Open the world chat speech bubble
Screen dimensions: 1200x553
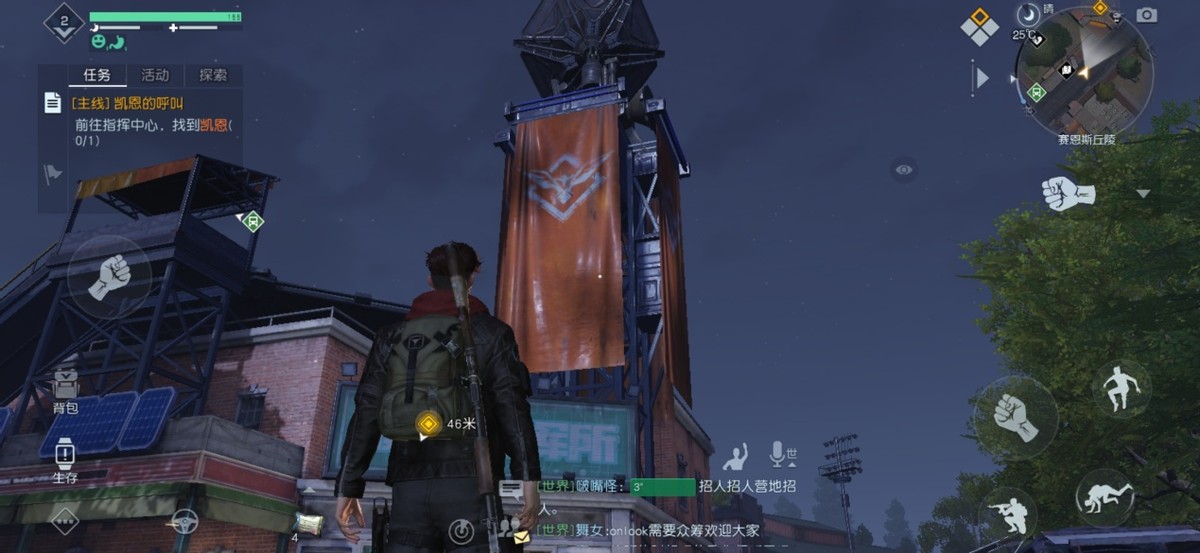coord(512,489)
